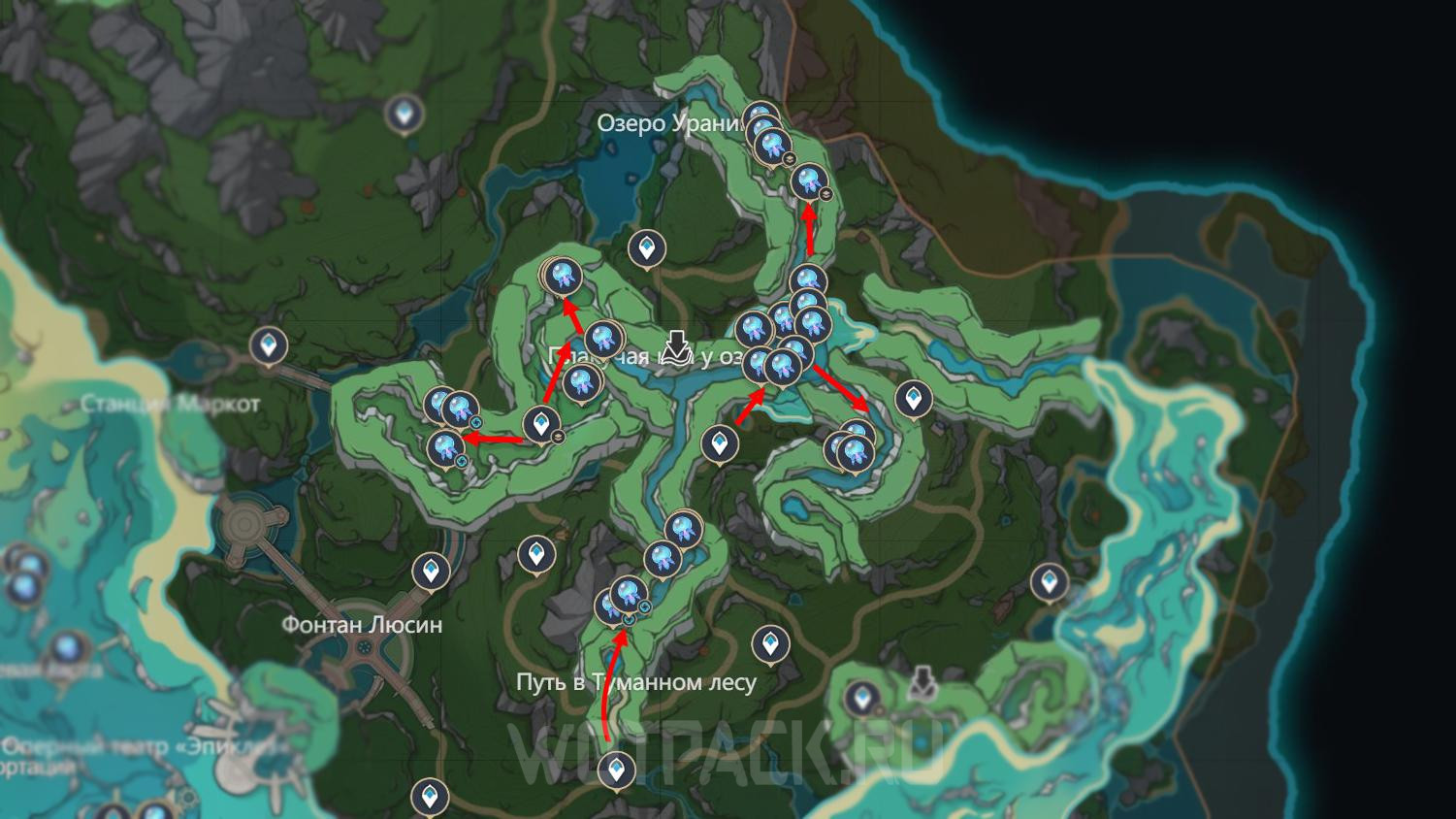1456x819 pixels.
Task: Select the waypoint where the northeast-pointing arrow begins
Action: pos(719,443)
